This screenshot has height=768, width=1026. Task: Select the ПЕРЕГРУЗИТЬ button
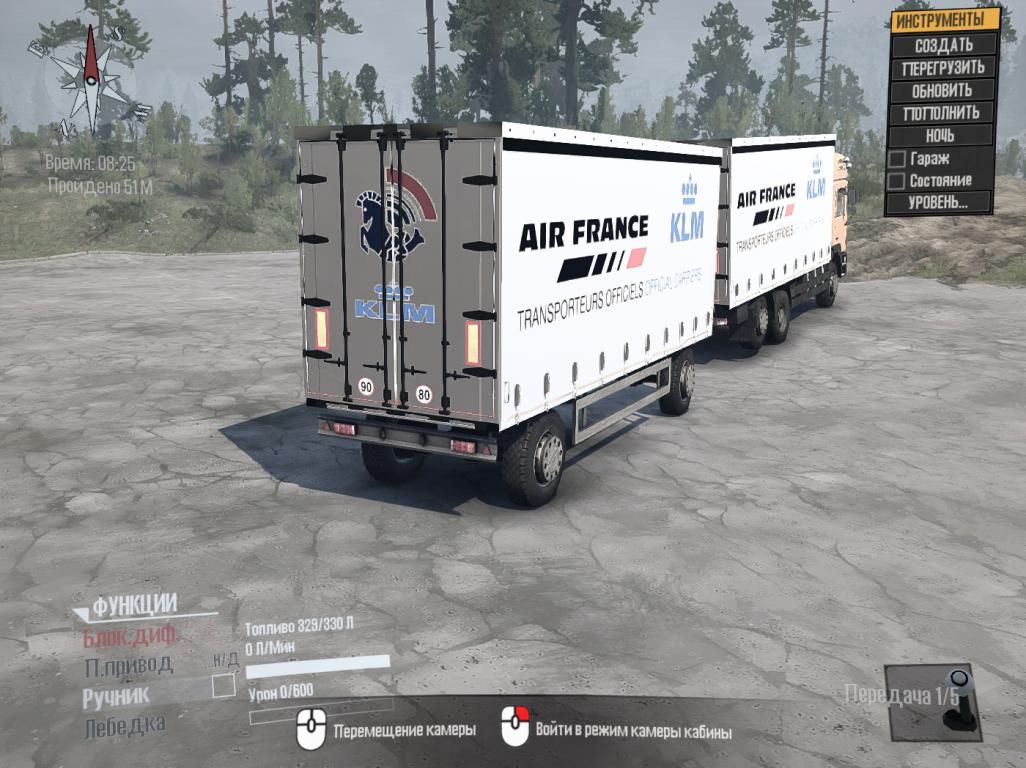tap(942, 68)
